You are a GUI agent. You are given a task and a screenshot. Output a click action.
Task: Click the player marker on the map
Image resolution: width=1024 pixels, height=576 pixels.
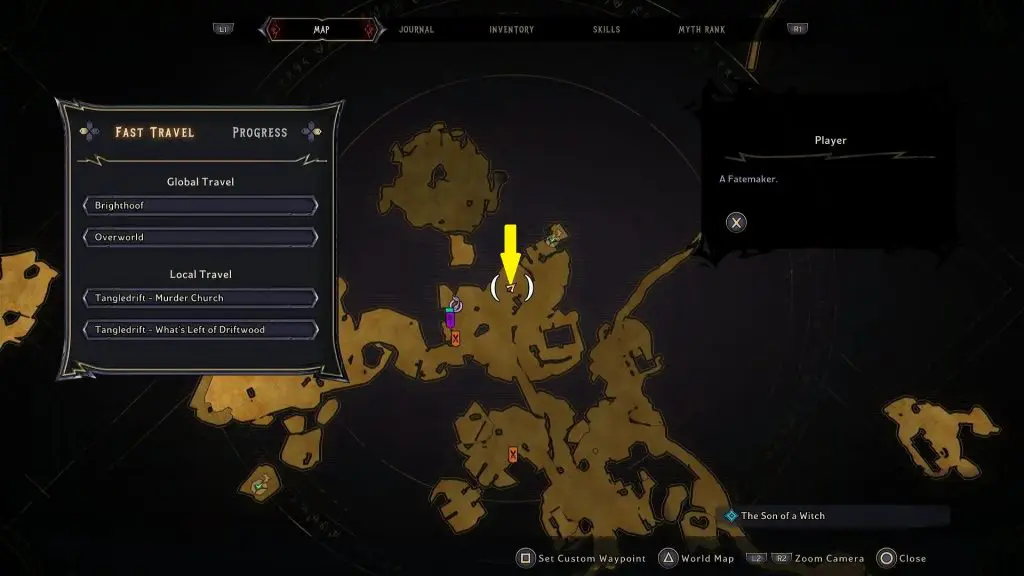click(x=511, y=288)
